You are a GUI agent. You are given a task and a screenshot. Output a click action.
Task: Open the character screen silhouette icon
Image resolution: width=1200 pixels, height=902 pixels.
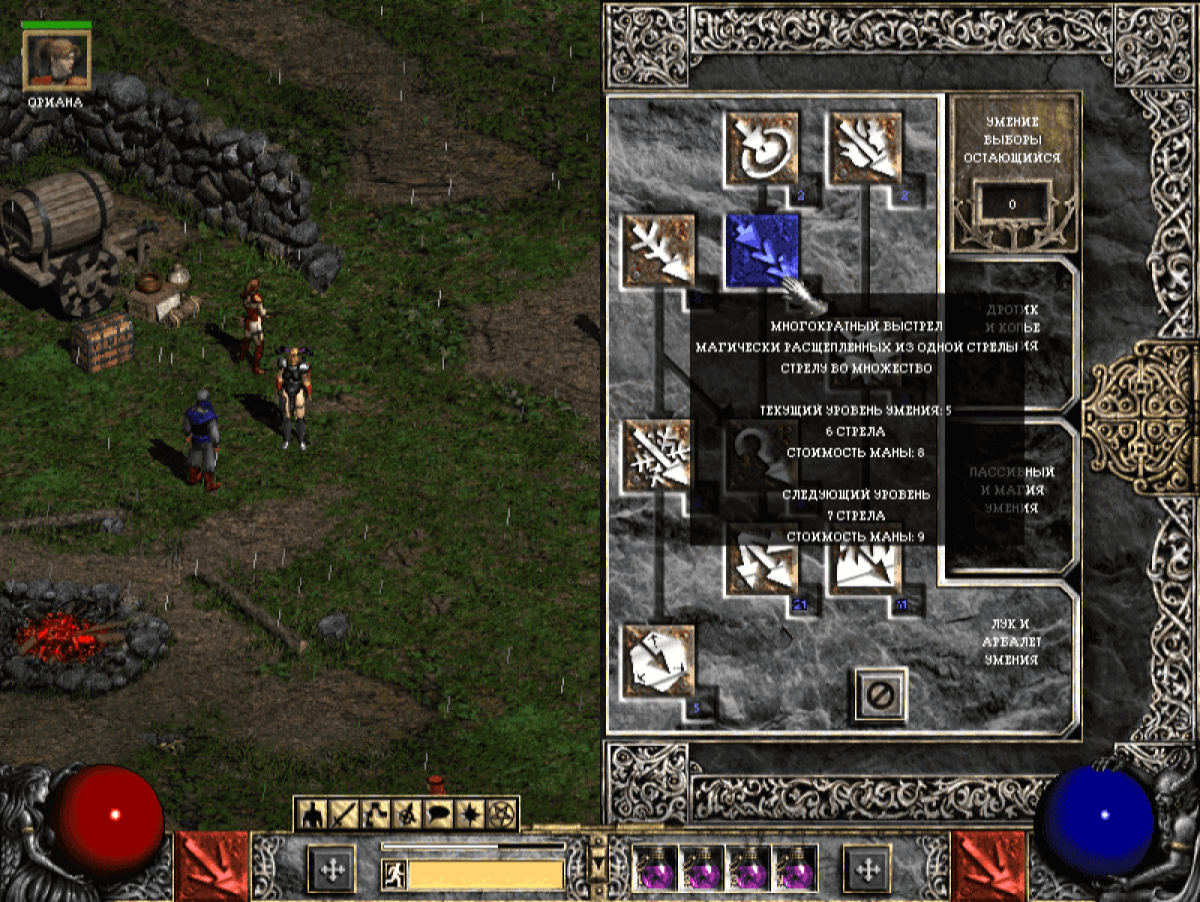tap(313, 815)
